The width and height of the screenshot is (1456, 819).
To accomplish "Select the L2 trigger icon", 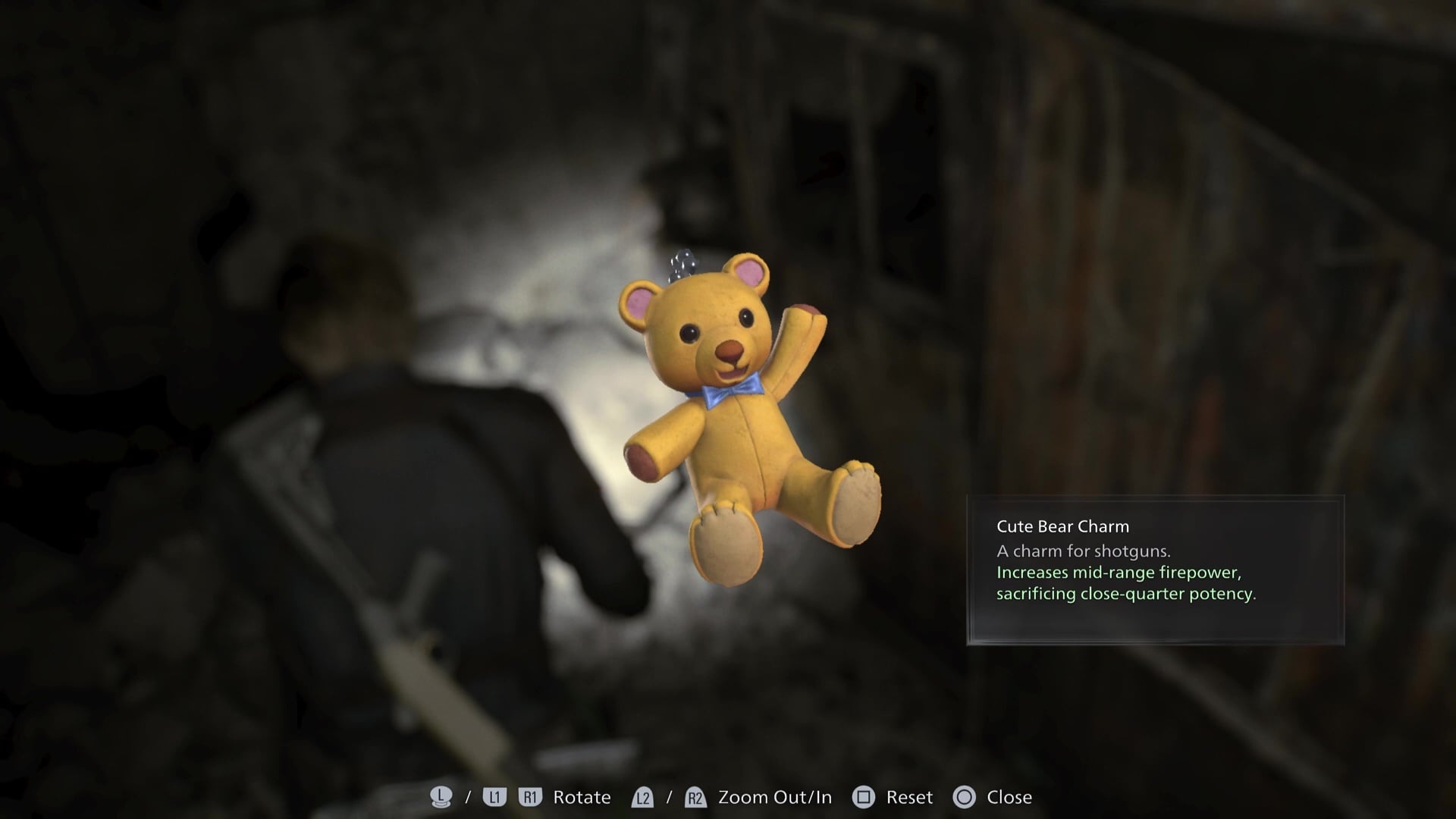I will [643, 797].
